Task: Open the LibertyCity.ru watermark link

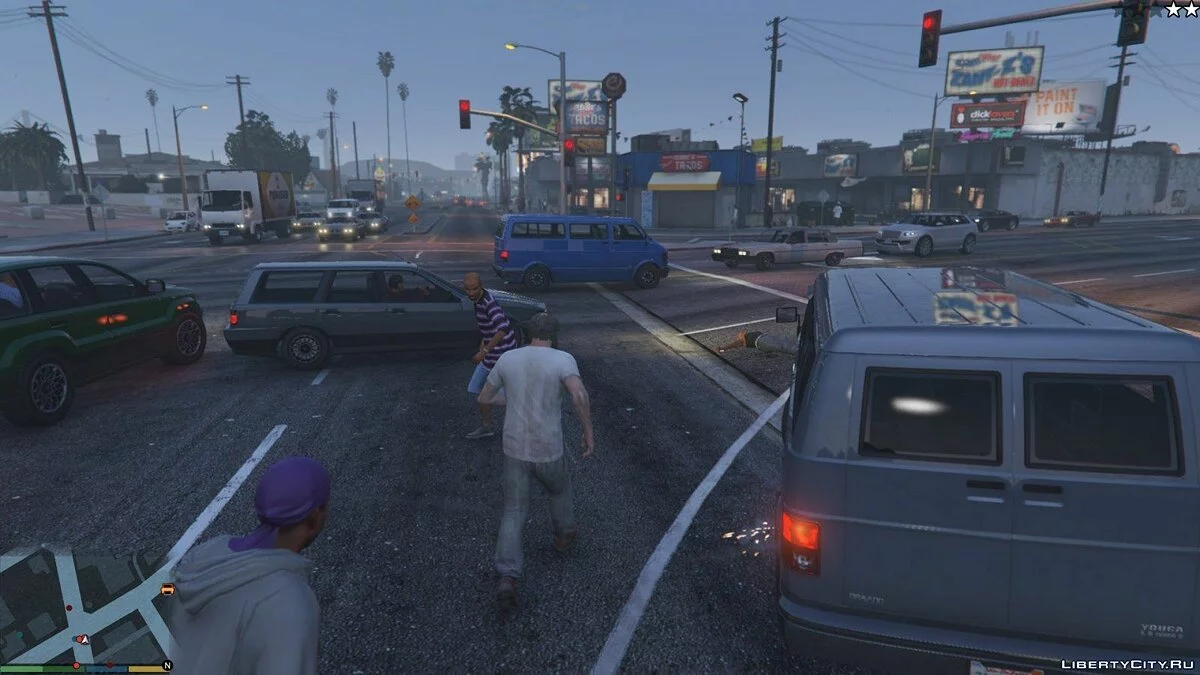Action: click(1126, 663)
